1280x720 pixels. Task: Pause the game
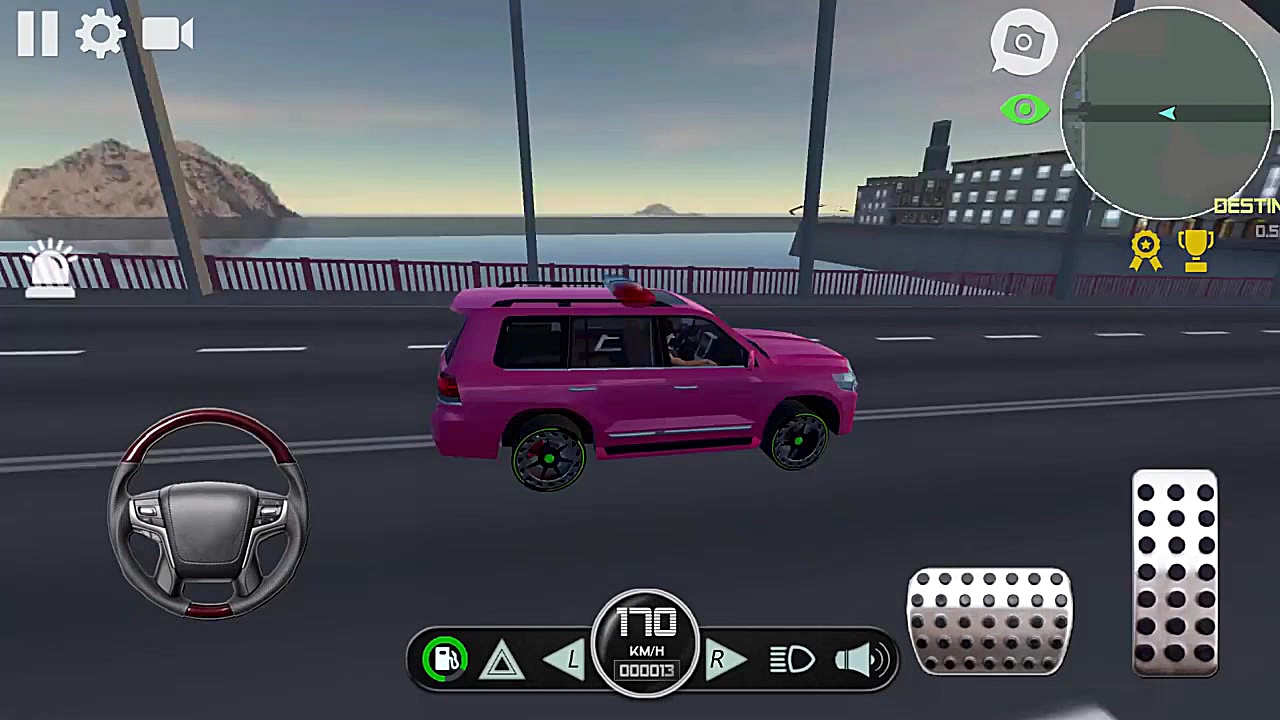pyautogui.click(x=37, y=33)
